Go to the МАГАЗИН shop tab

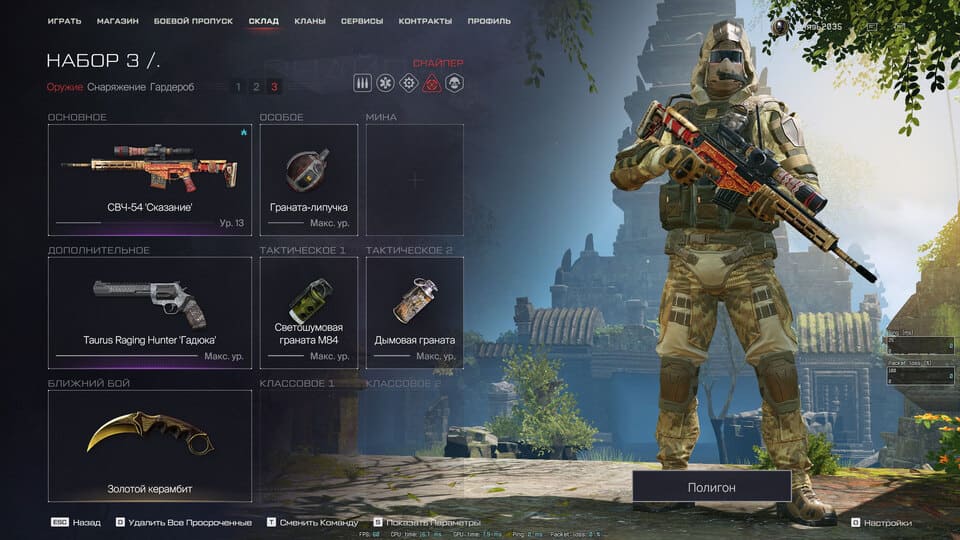[118, 21]
